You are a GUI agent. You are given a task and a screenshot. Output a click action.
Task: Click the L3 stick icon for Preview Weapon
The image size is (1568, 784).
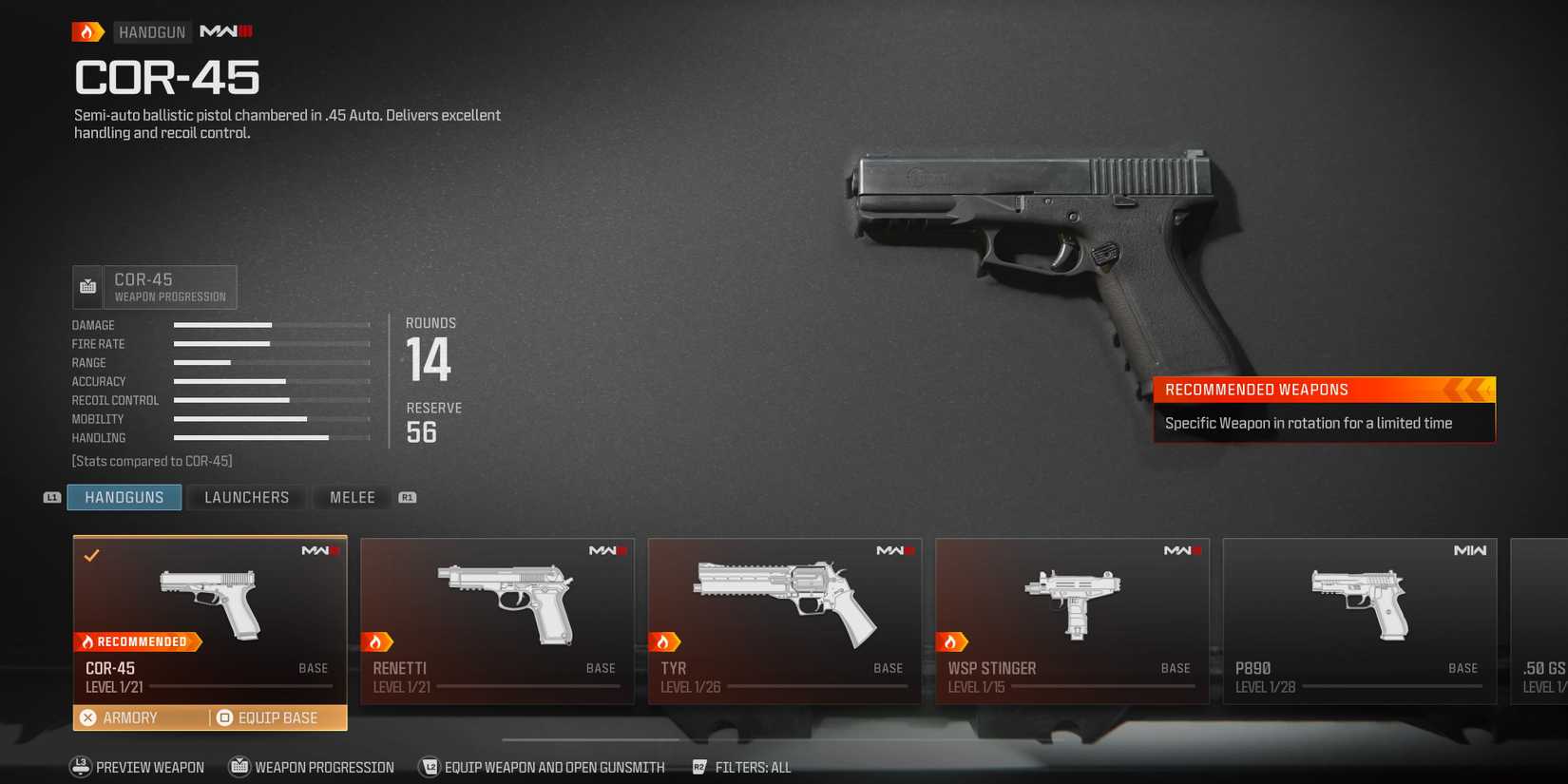click(80, 767)
